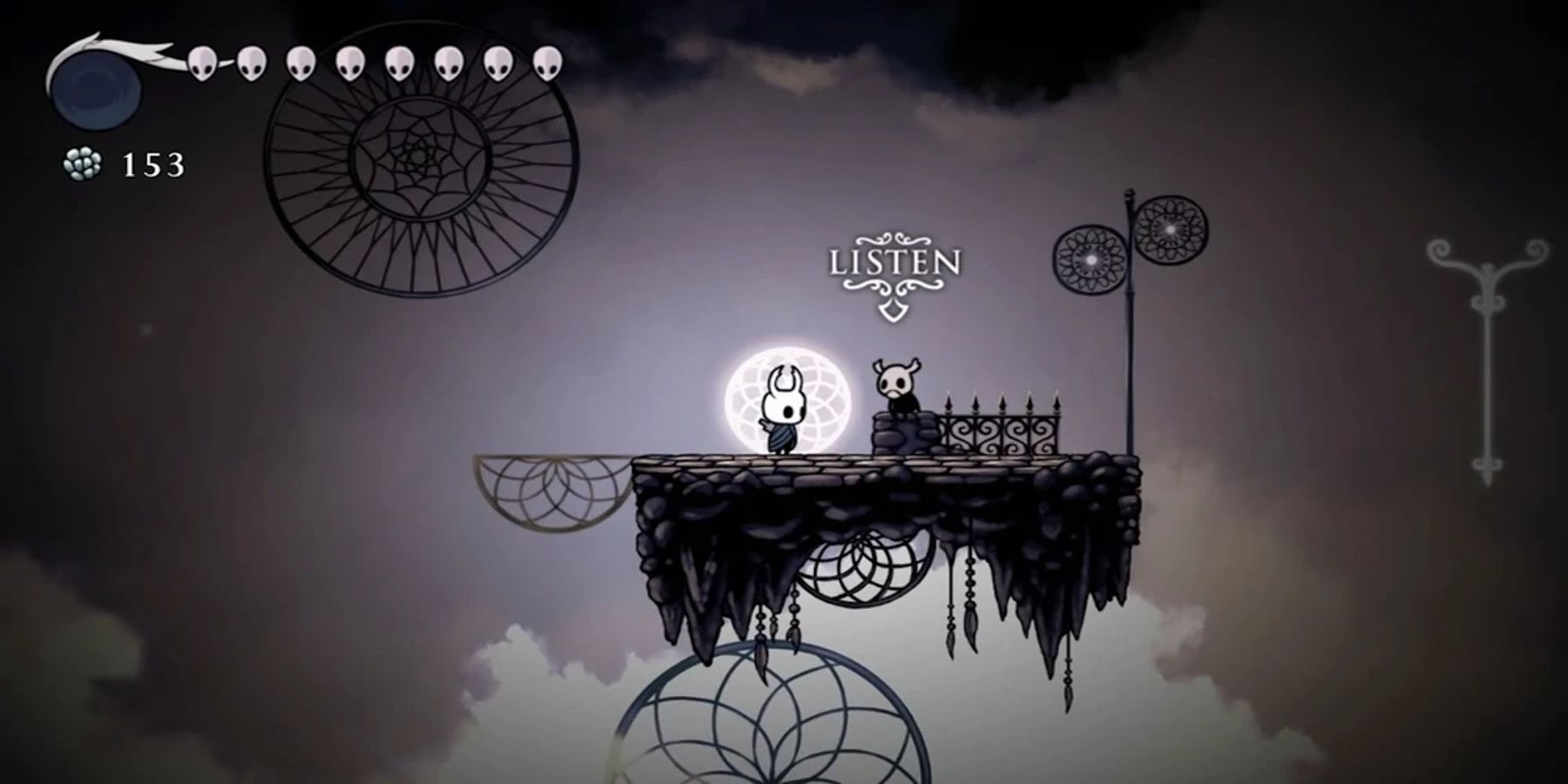Screen dimensions: 1568x784
Task: Select the geo currency icon
Action: click(x=83, y=161)
